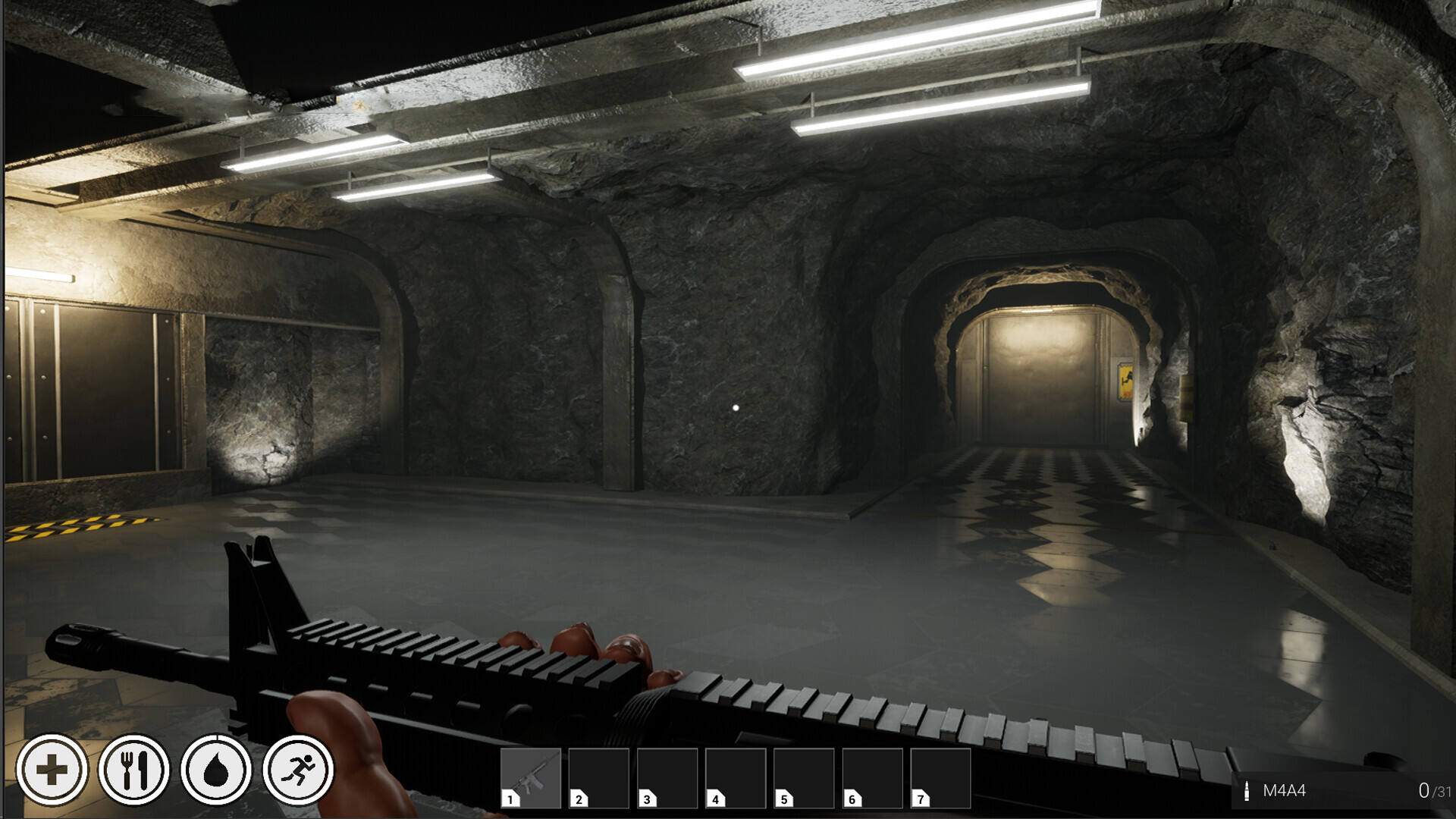Check the hunger fork and knife icon

coord(134,770)
